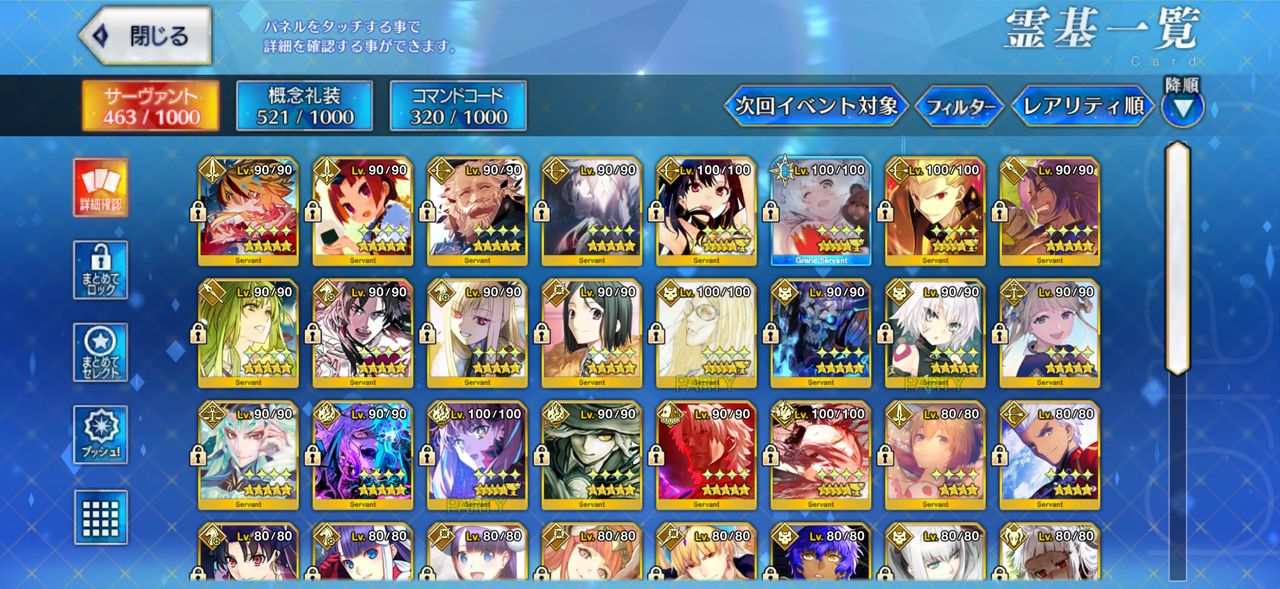Image resolution: width=1280 pixels, height=589 pixels.
Task: Choose the まとめてロック bulk lock button
Action: 101,269
